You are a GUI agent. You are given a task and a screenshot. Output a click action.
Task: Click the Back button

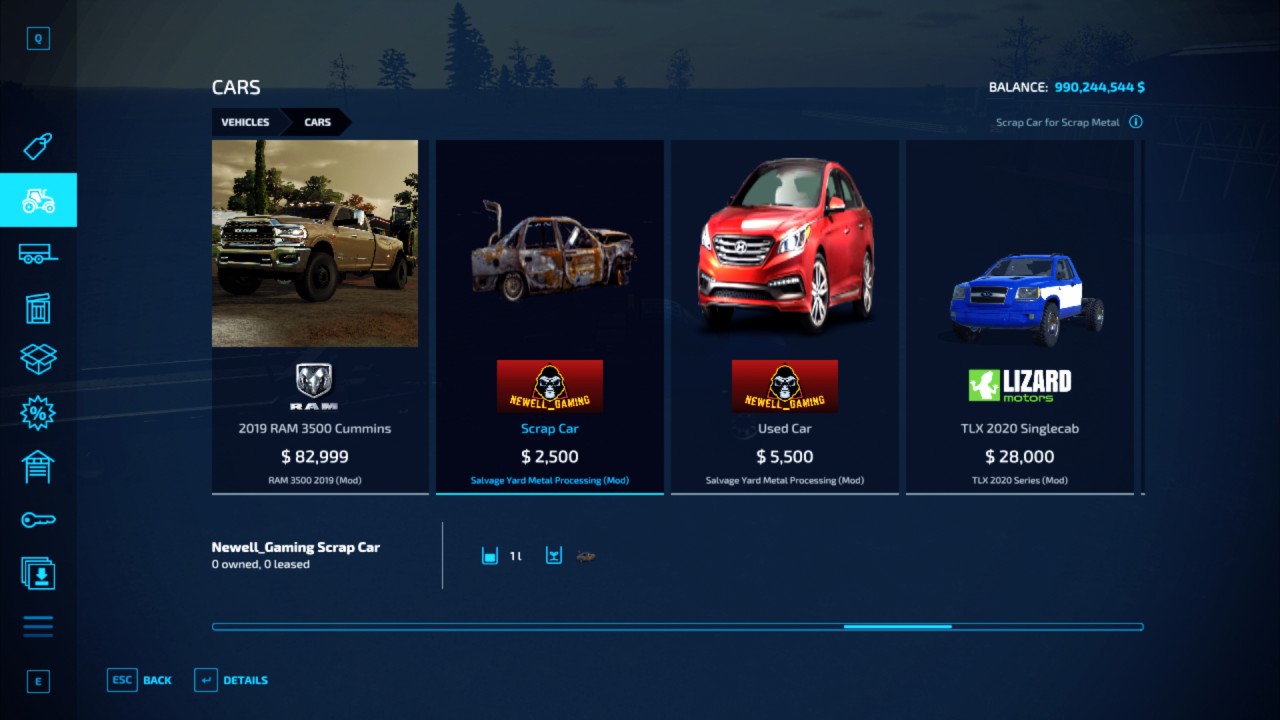tap(140, 680)
